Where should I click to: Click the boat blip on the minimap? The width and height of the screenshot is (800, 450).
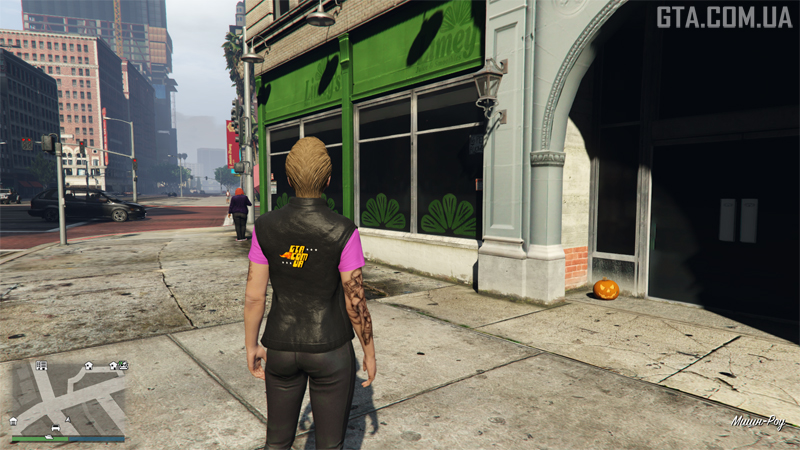49,437
